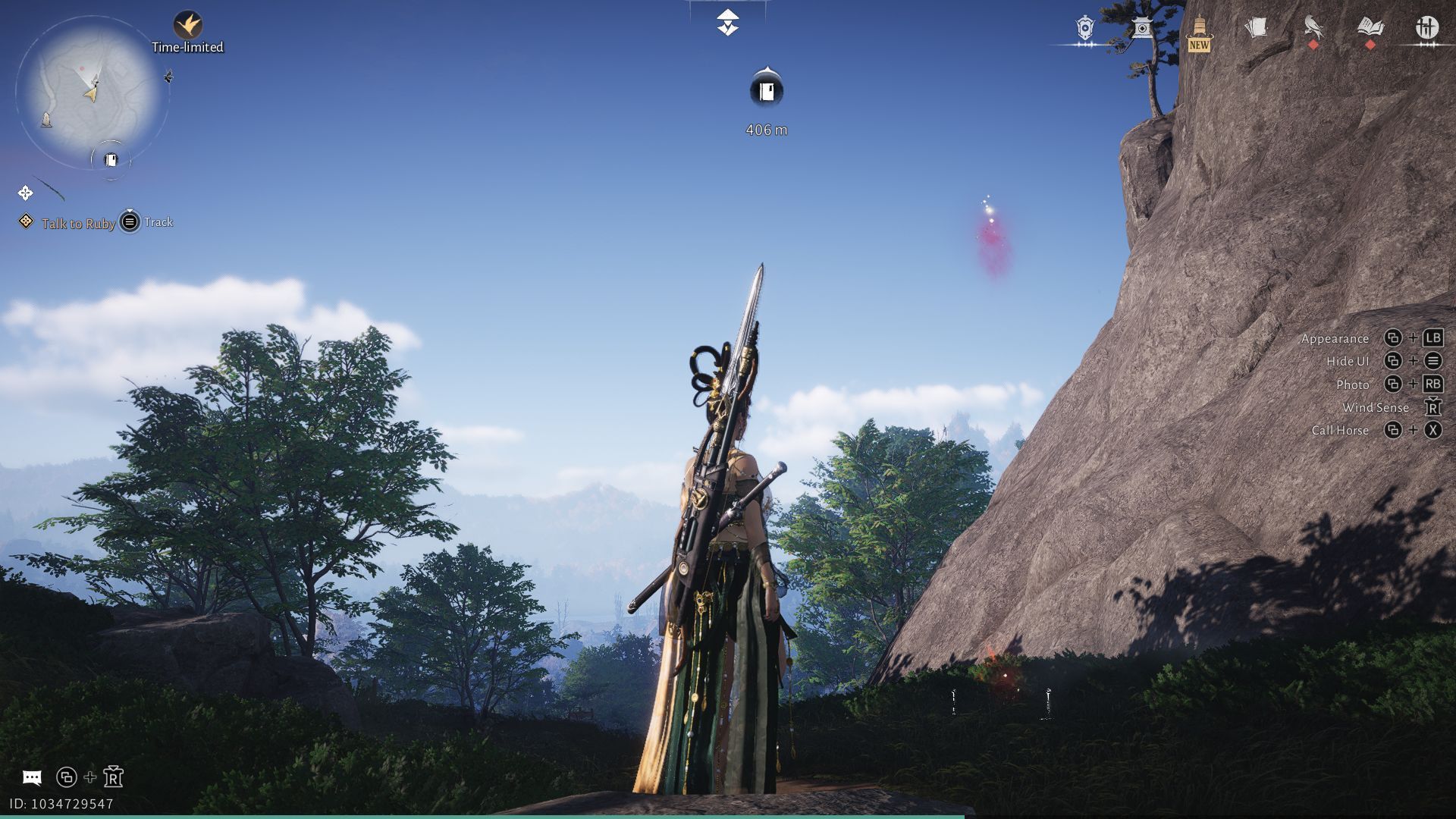Open the crossed swords circular icon
This screenshot has height=819, width=1456.
coord(1427,29)
